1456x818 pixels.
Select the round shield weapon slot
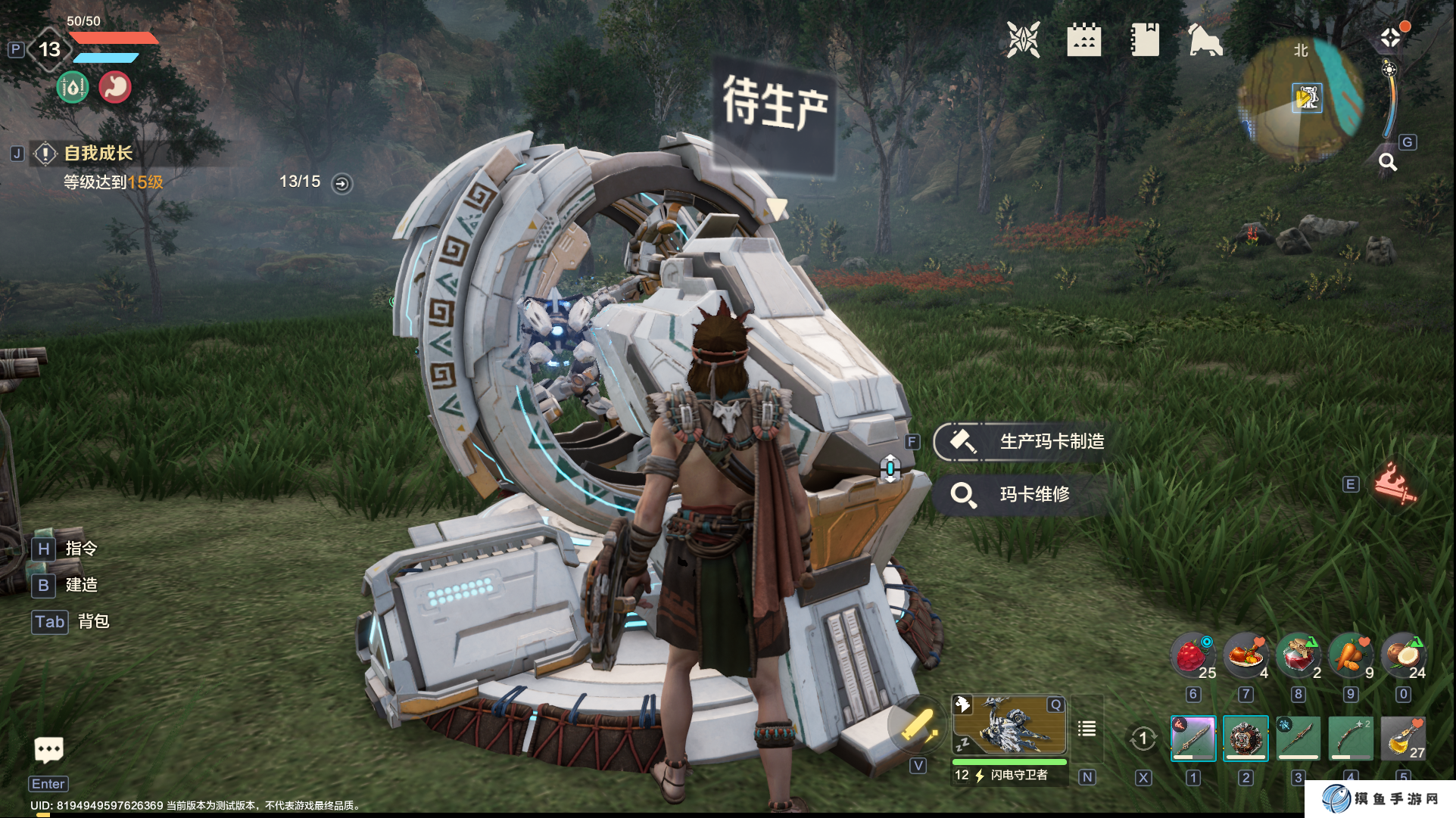click(1246, 738)
